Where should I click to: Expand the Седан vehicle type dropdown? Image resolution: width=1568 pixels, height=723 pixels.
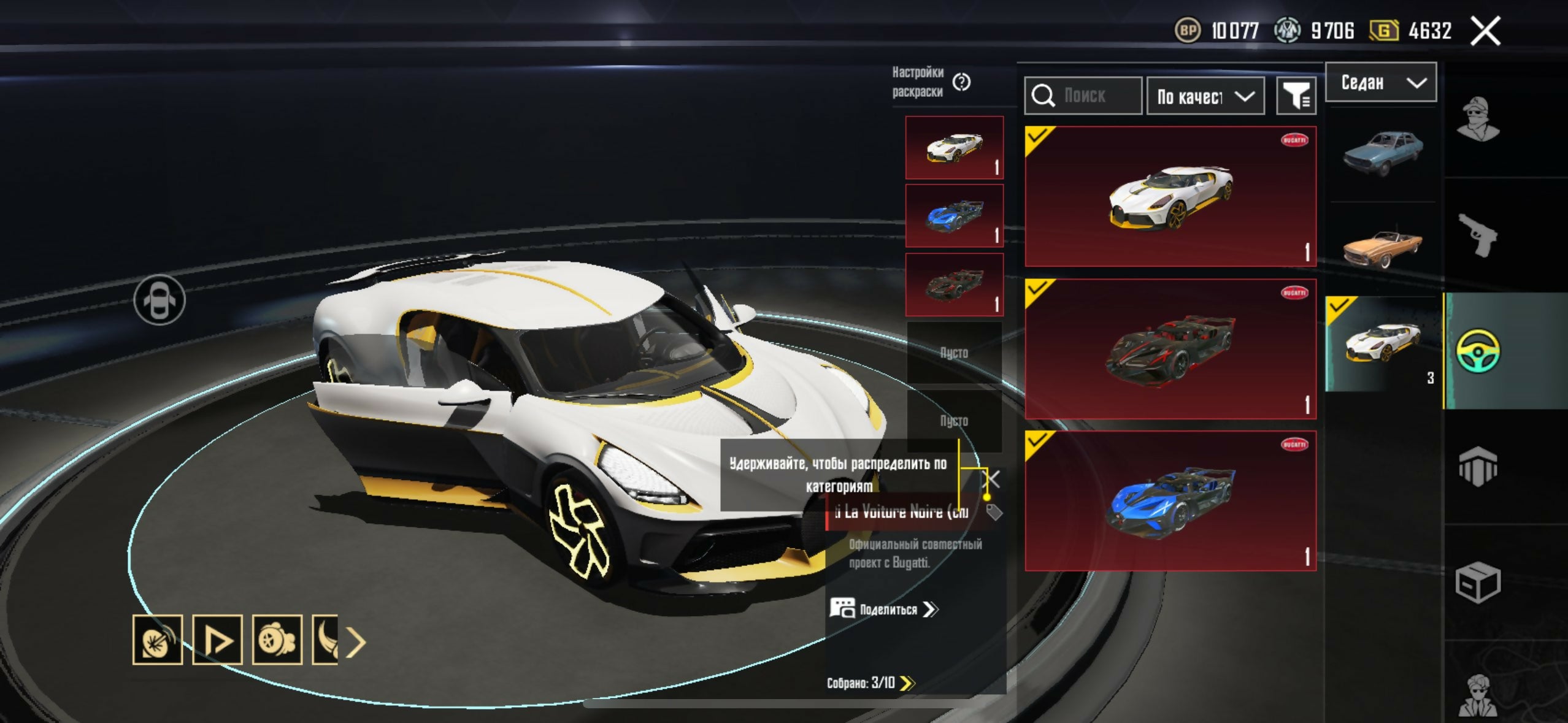click(x=1380, y=82)
